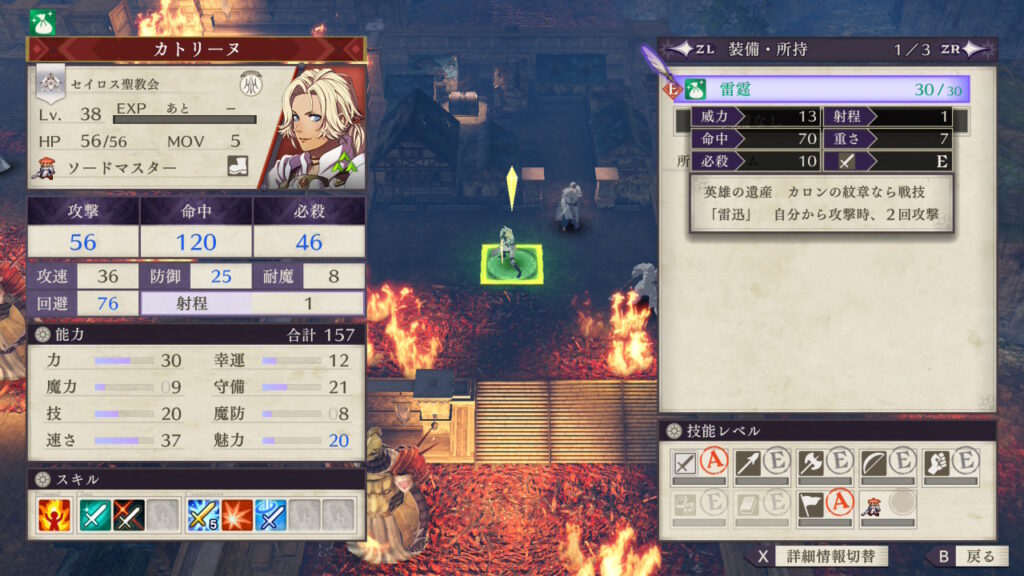This screenshot has height=576, width=1024.
Task: Click the flaming figure personal skill icon
Action: [52, 515]
